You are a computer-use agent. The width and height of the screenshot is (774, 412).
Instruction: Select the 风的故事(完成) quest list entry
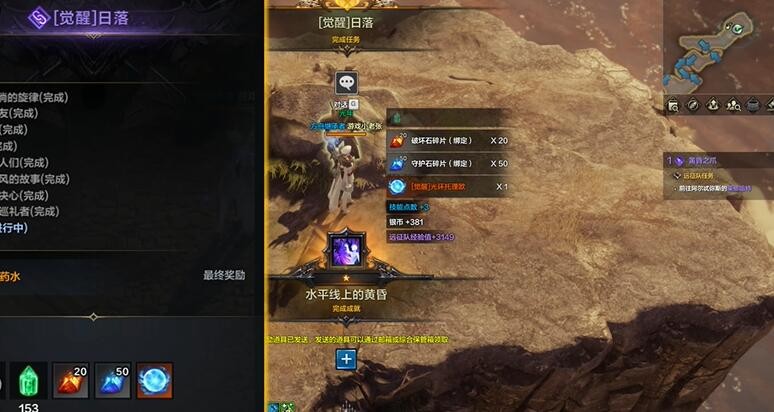pyautogui.click(x=34, y=179)
